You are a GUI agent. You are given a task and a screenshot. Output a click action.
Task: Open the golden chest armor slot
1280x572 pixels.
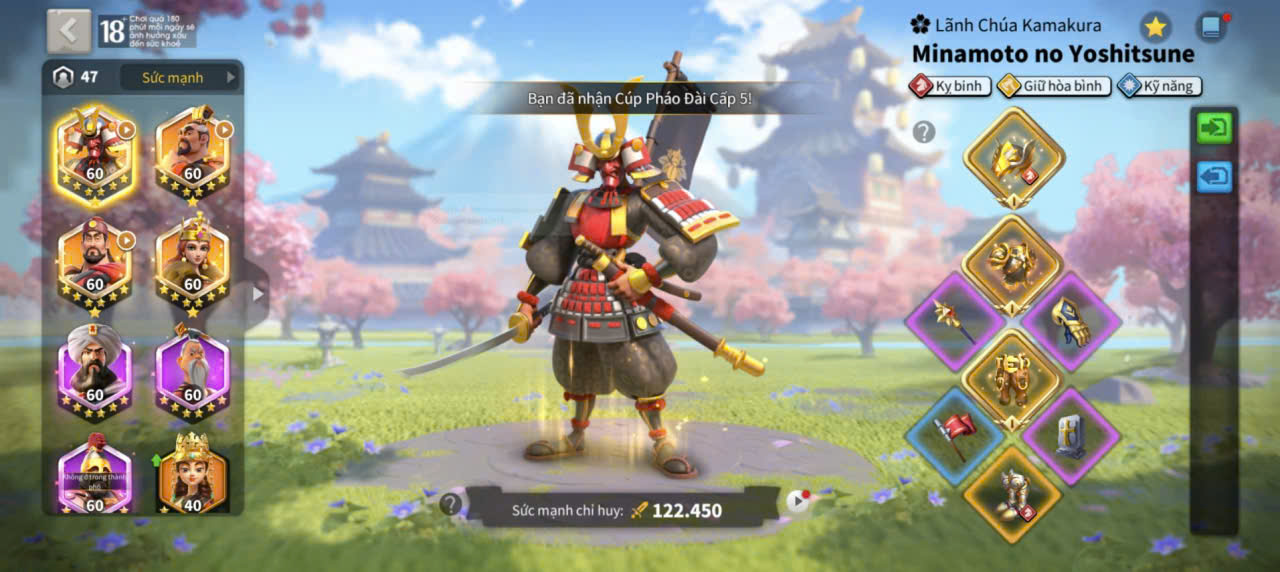pyautogui.click(x=1011, y=263)
